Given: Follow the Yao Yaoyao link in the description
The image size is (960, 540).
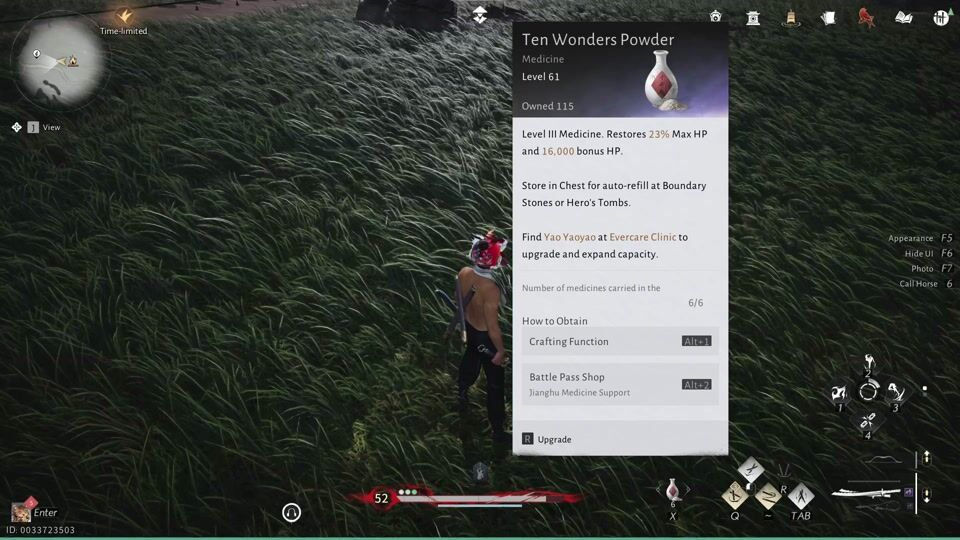Looking at the screenshot, I should (x=570, y=237).
